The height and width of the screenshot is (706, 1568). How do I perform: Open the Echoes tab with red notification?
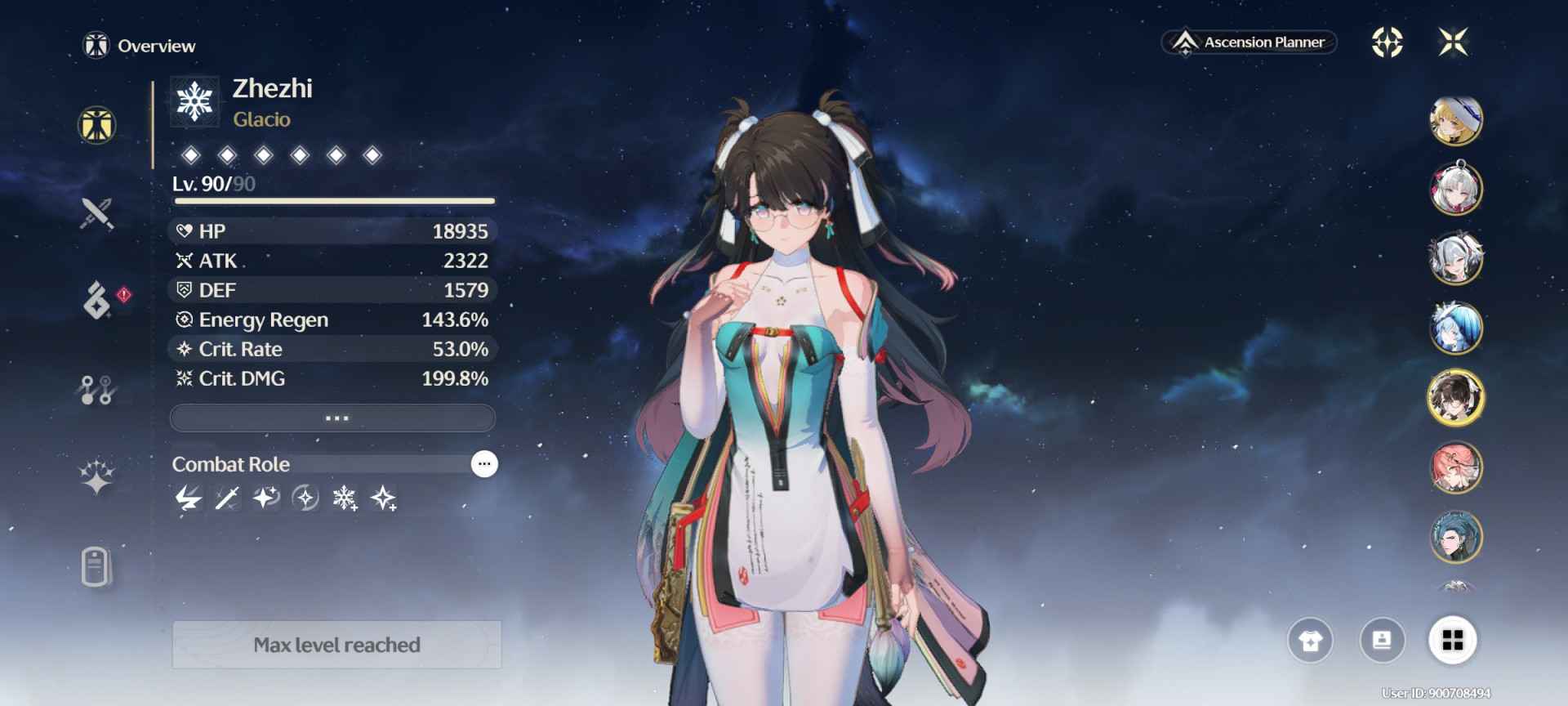(x=98, y=299)
